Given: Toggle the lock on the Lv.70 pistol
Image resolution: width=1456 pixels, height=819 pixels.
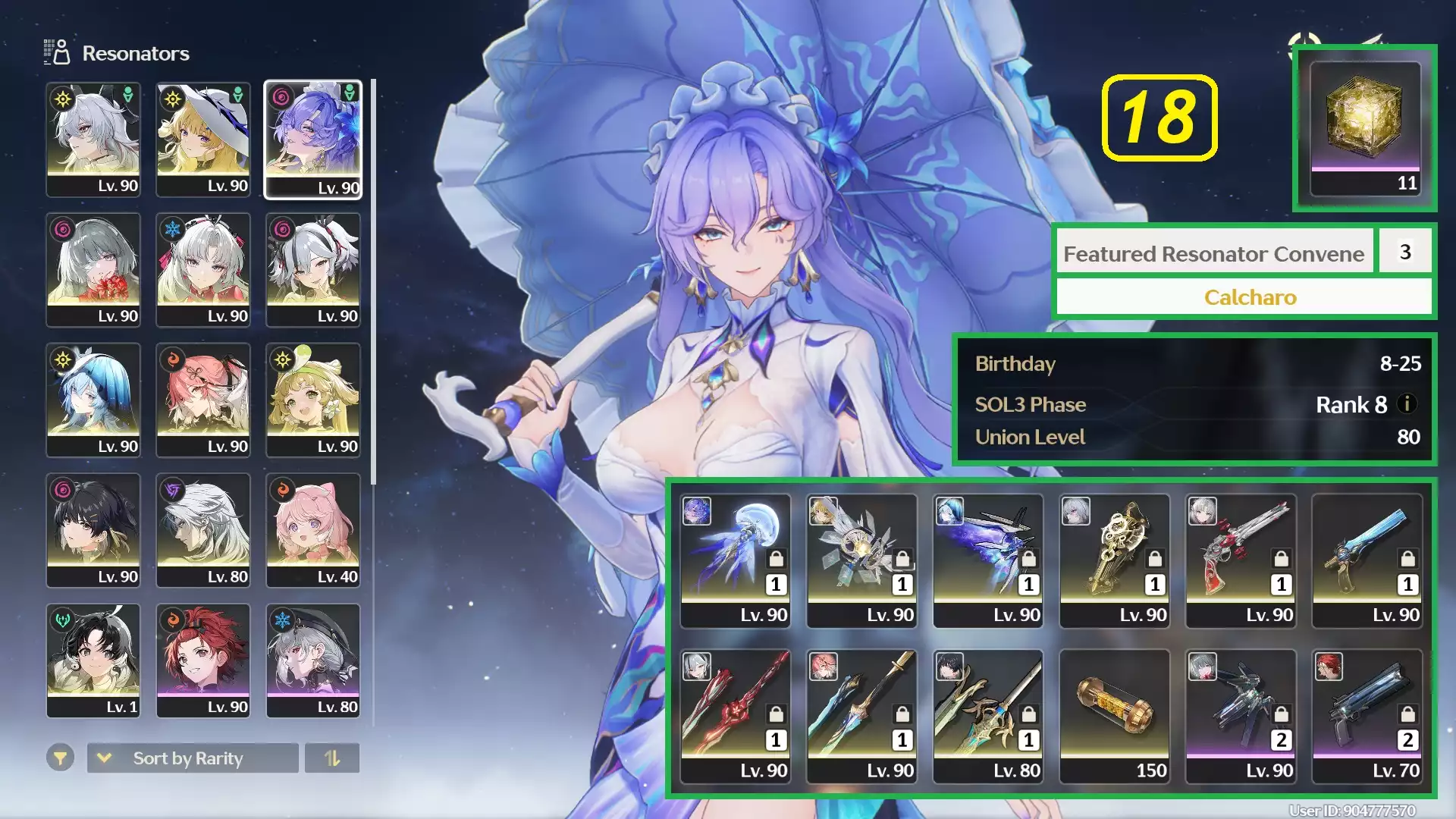Looking at the screenshot, I should [1407, 714].
